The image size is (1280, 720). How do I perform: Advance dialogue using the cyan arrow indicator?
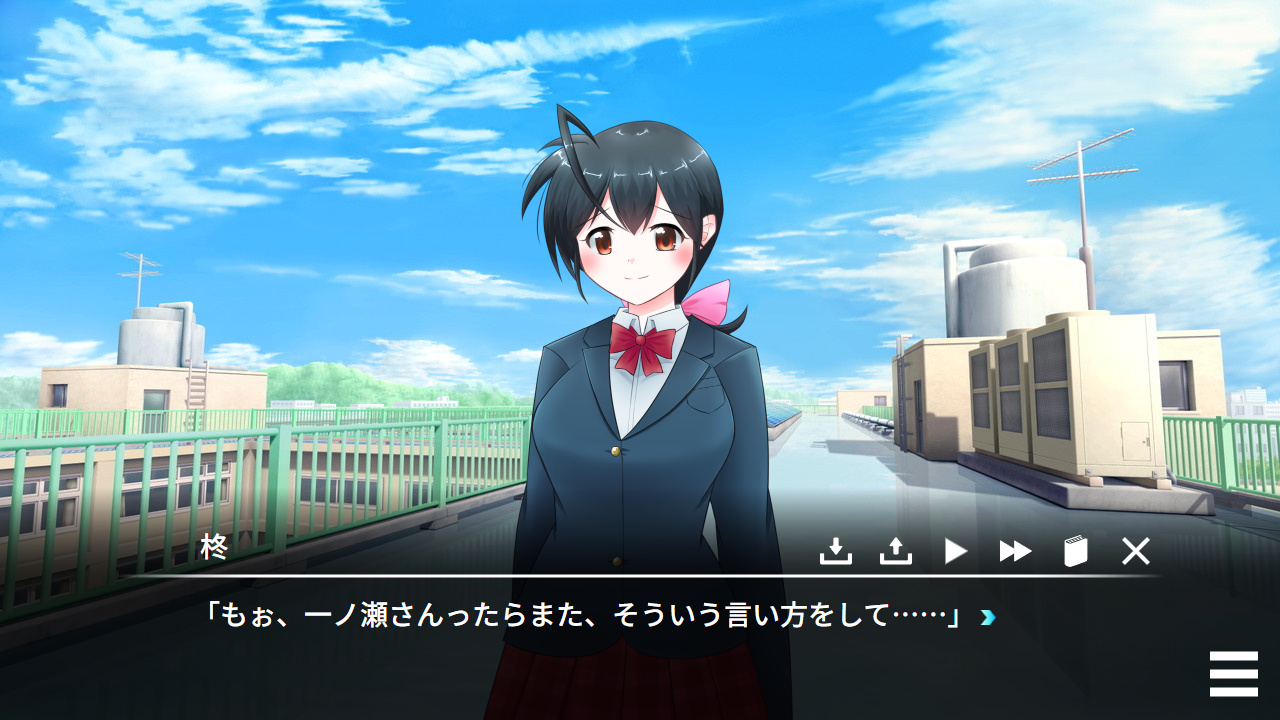tap(988, 617)
